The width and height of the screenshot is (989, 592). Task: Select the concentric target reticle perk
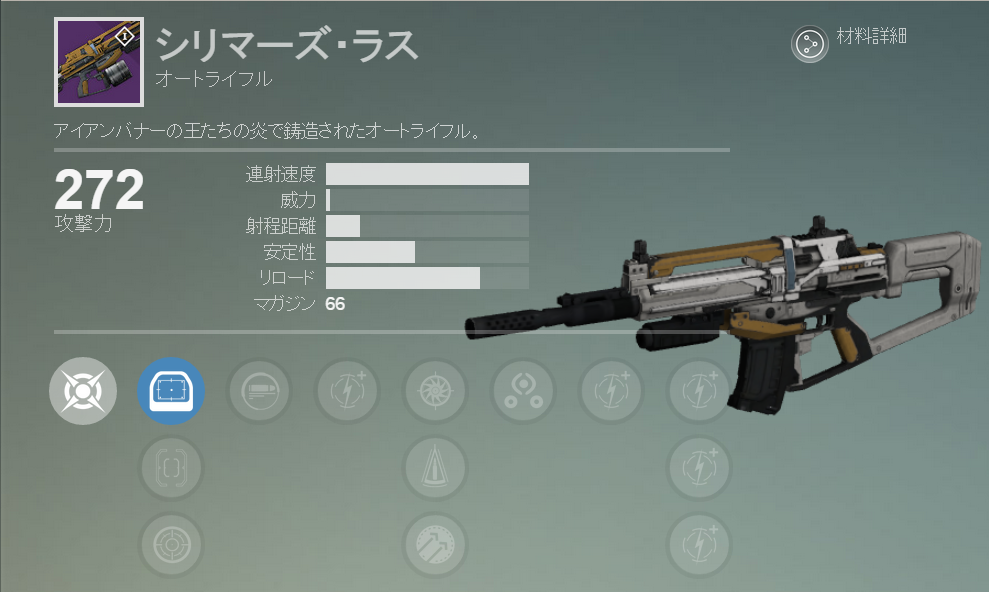(171, 545)
